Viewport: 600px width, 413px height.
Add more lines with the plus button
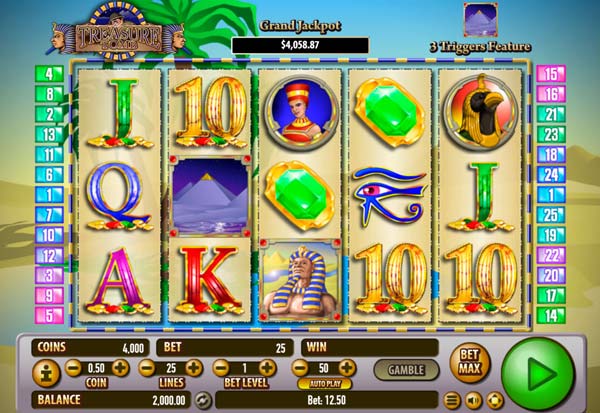(x=194, y=369)
